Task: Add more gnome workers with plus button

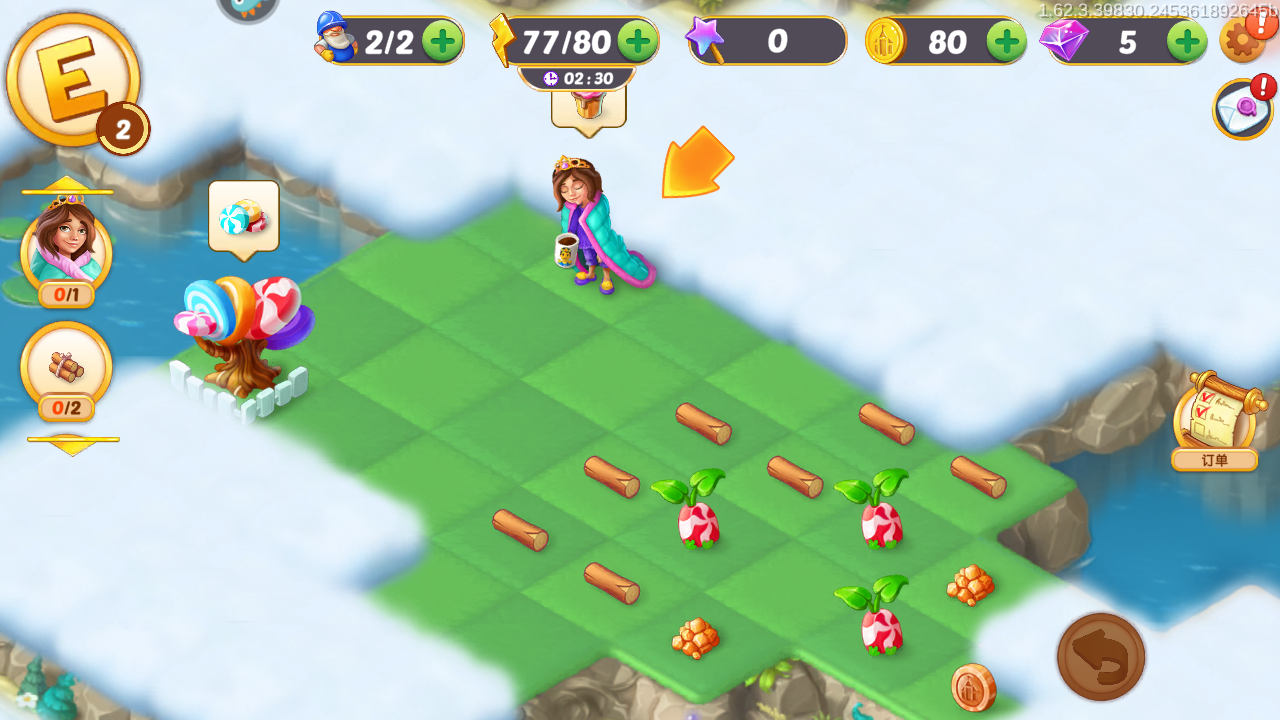Action: pyautogui.click(x=441, y=41)
